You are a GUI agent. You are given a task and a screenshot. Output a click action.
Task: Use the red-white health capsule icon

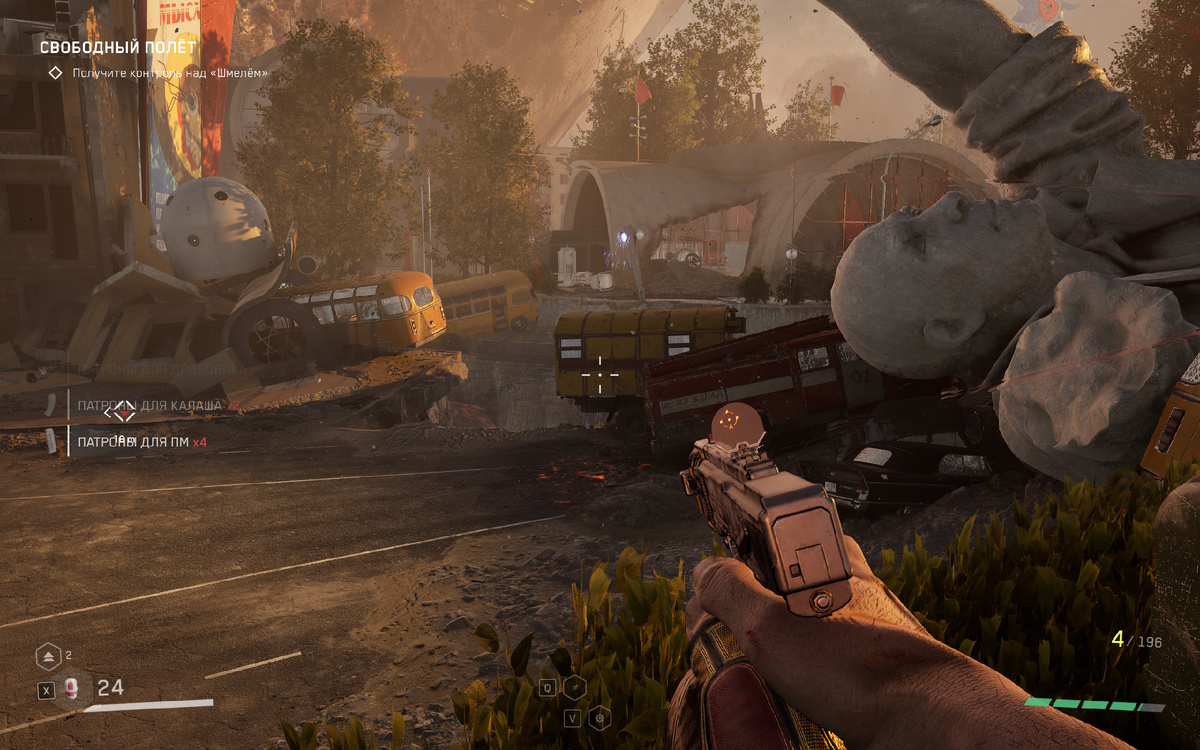click(72, 688)
